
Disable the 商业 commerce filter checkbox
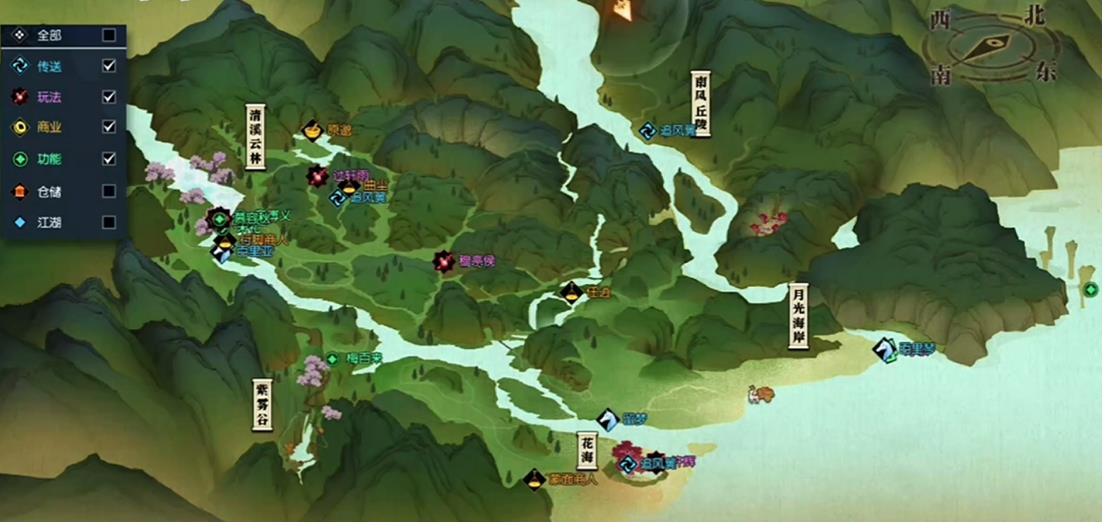[109, 127]
